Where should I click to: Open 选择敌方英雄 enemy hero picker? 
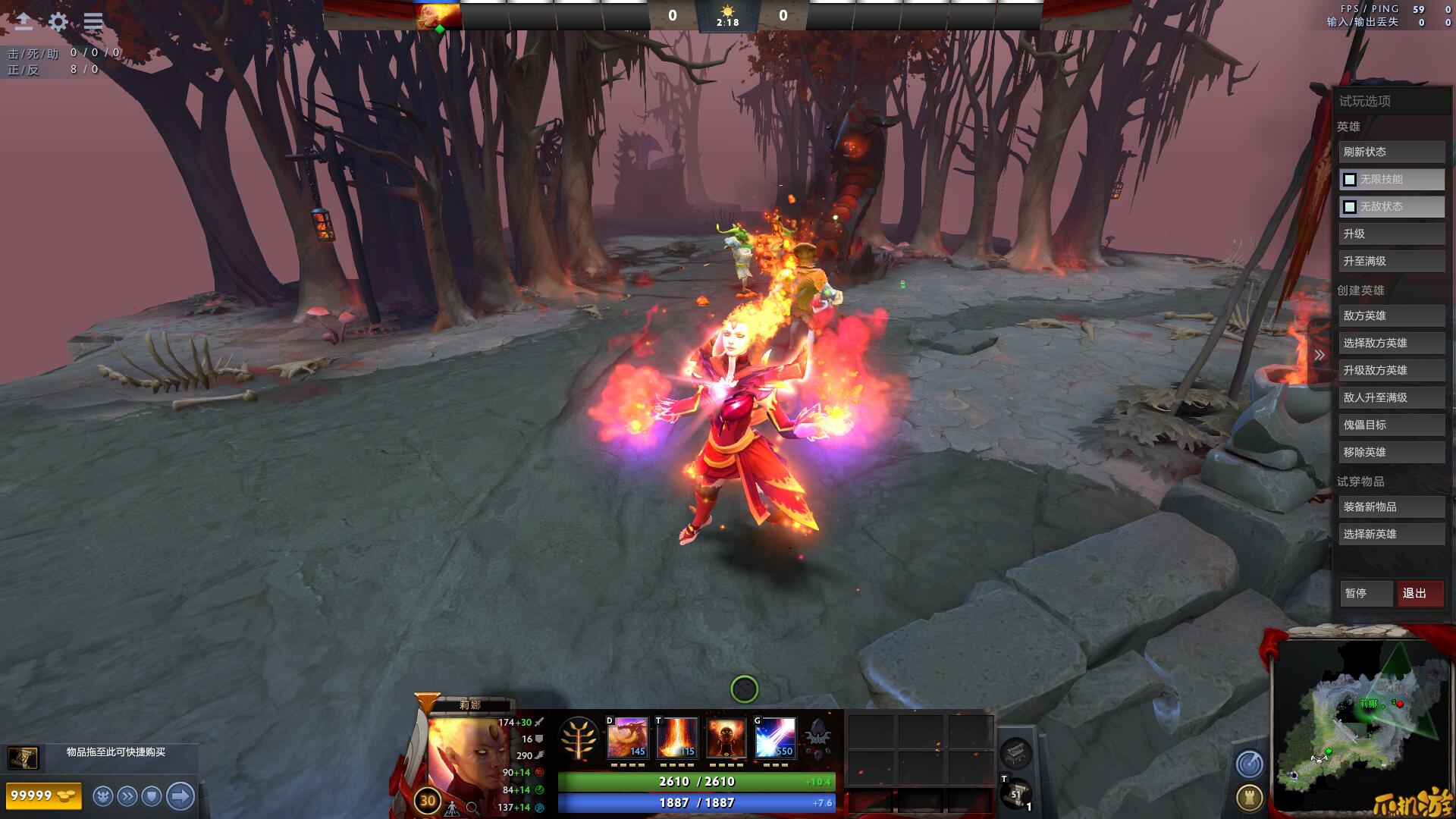1391,343
